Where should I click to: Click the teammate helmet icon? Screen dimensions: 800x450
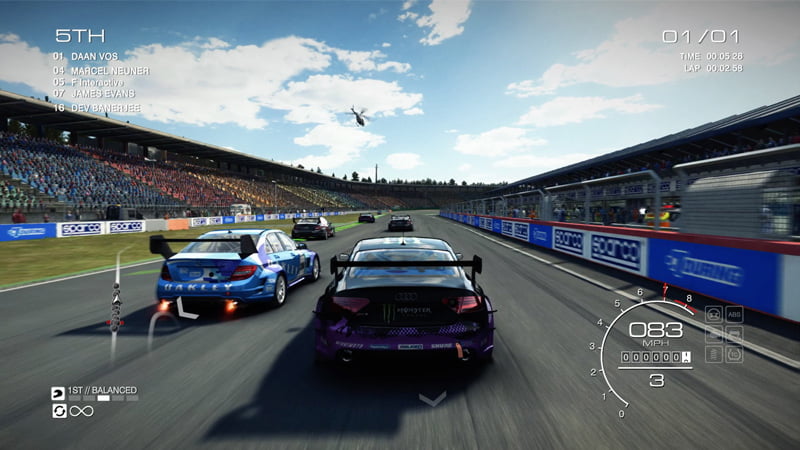click(58, 394)
